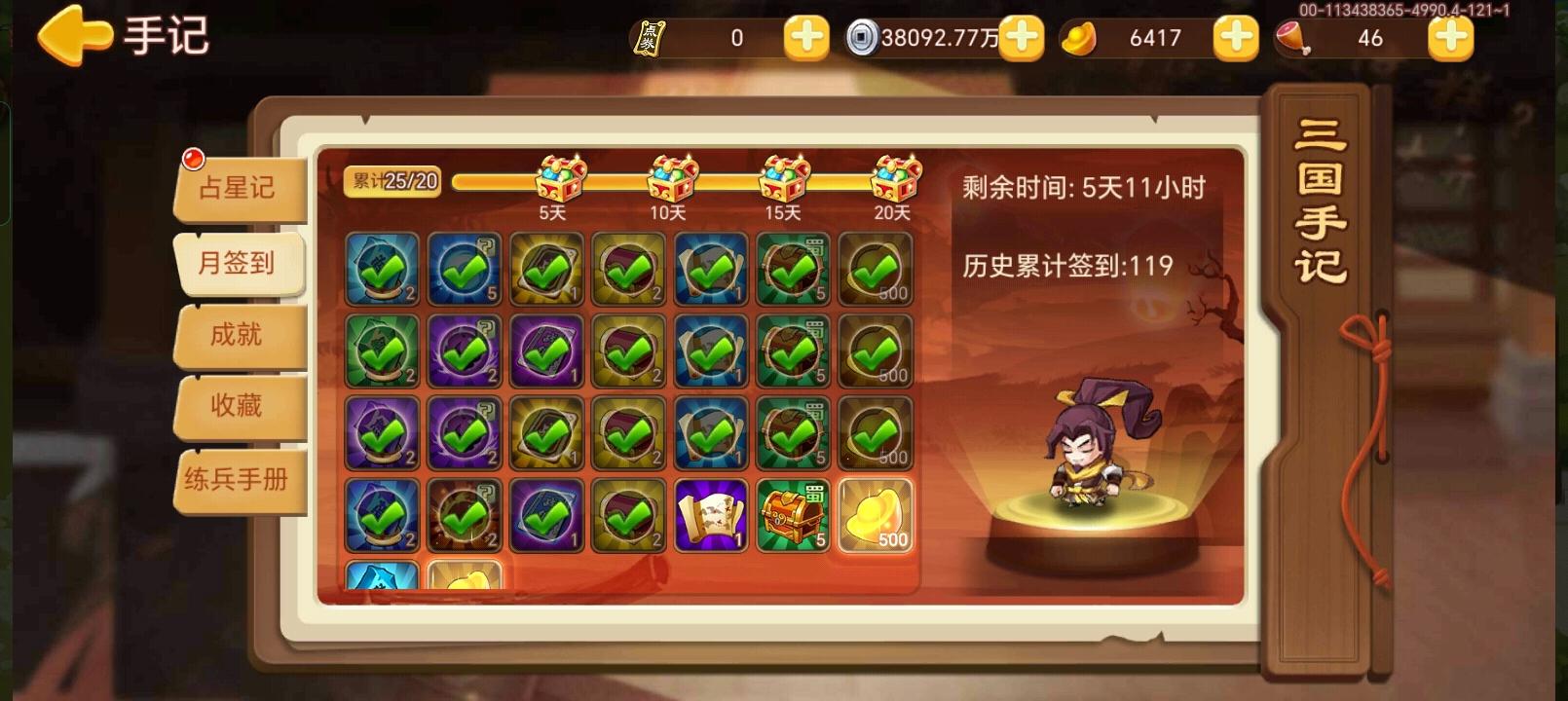The width and height of the screenshot is (1568, 701).
Task: Click the plus next to meat count 46
Action: 1448,39
